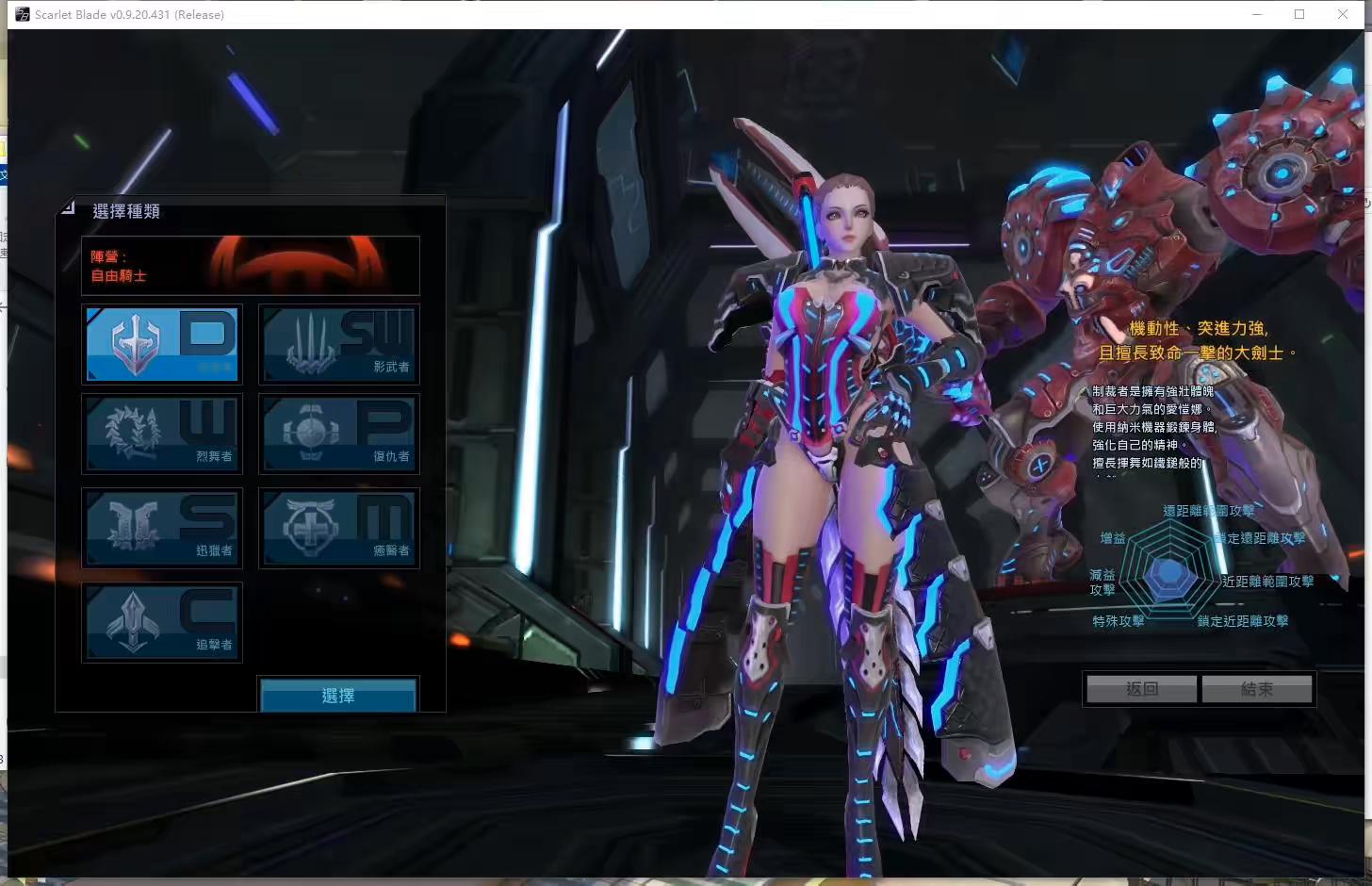Click the center of the stat radar chart
The width and height of the screenshot is (1372, 886).
point(1168,572)
